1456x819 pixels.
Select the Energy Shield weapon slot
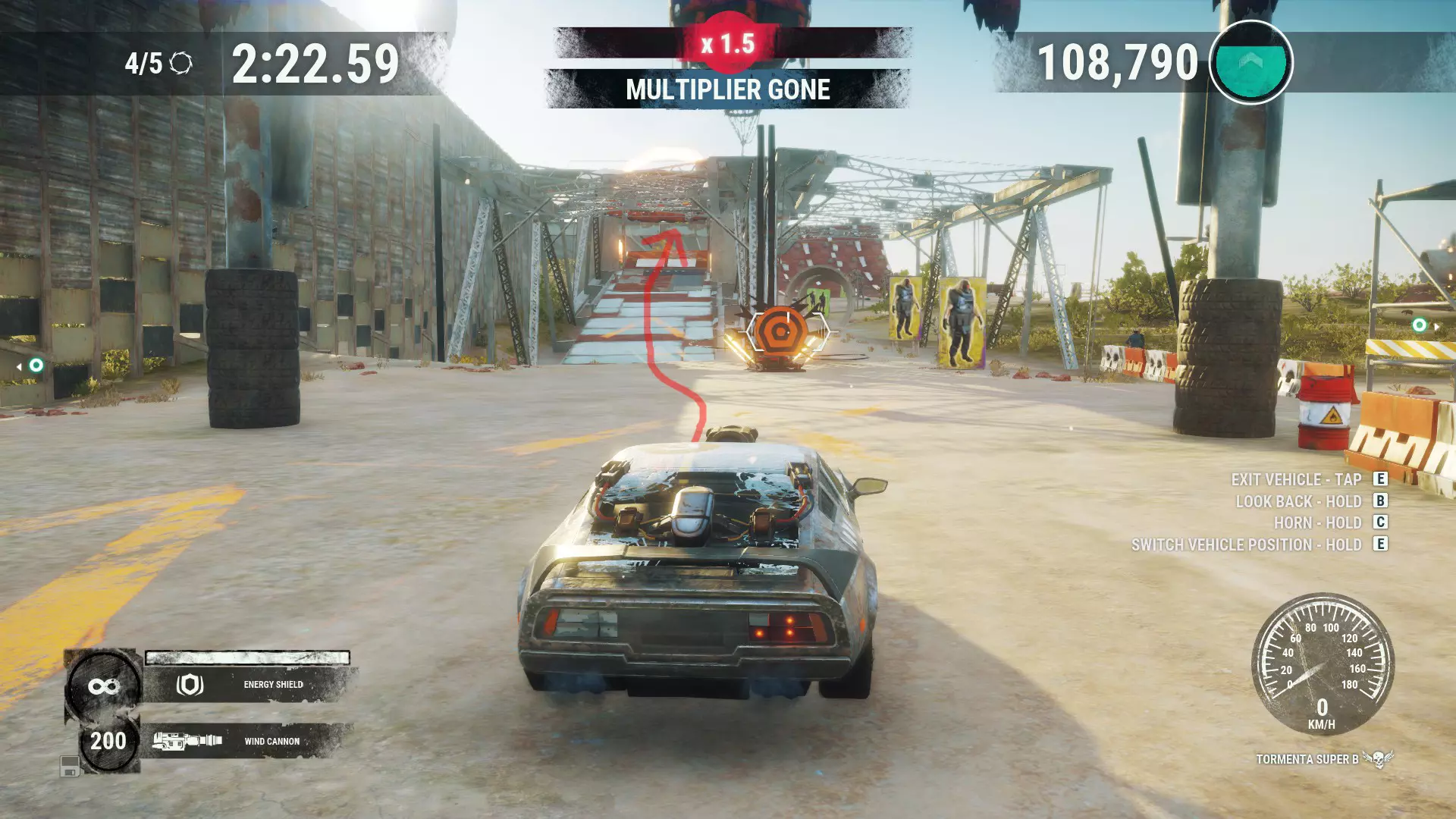click(x=249, y=684)
